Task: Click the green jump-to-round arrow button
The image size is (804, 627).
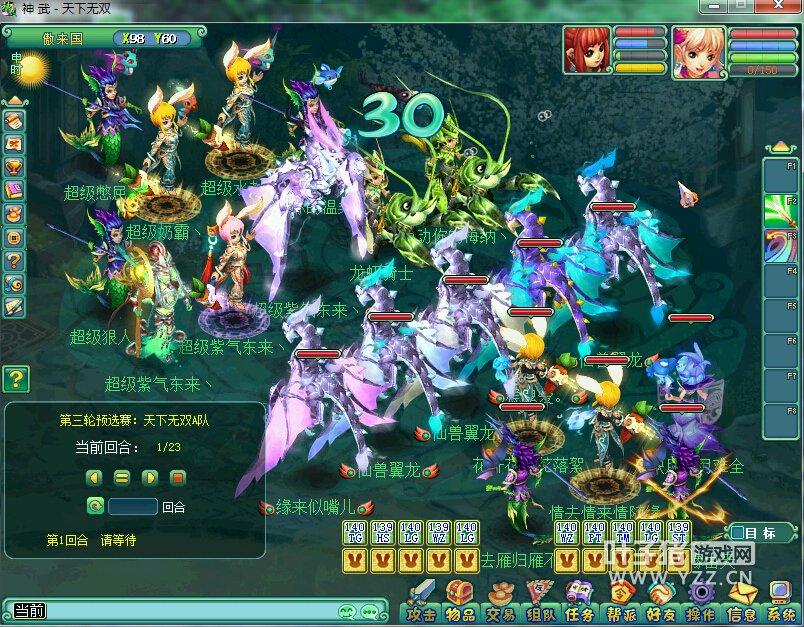Action: click(95, 507)
